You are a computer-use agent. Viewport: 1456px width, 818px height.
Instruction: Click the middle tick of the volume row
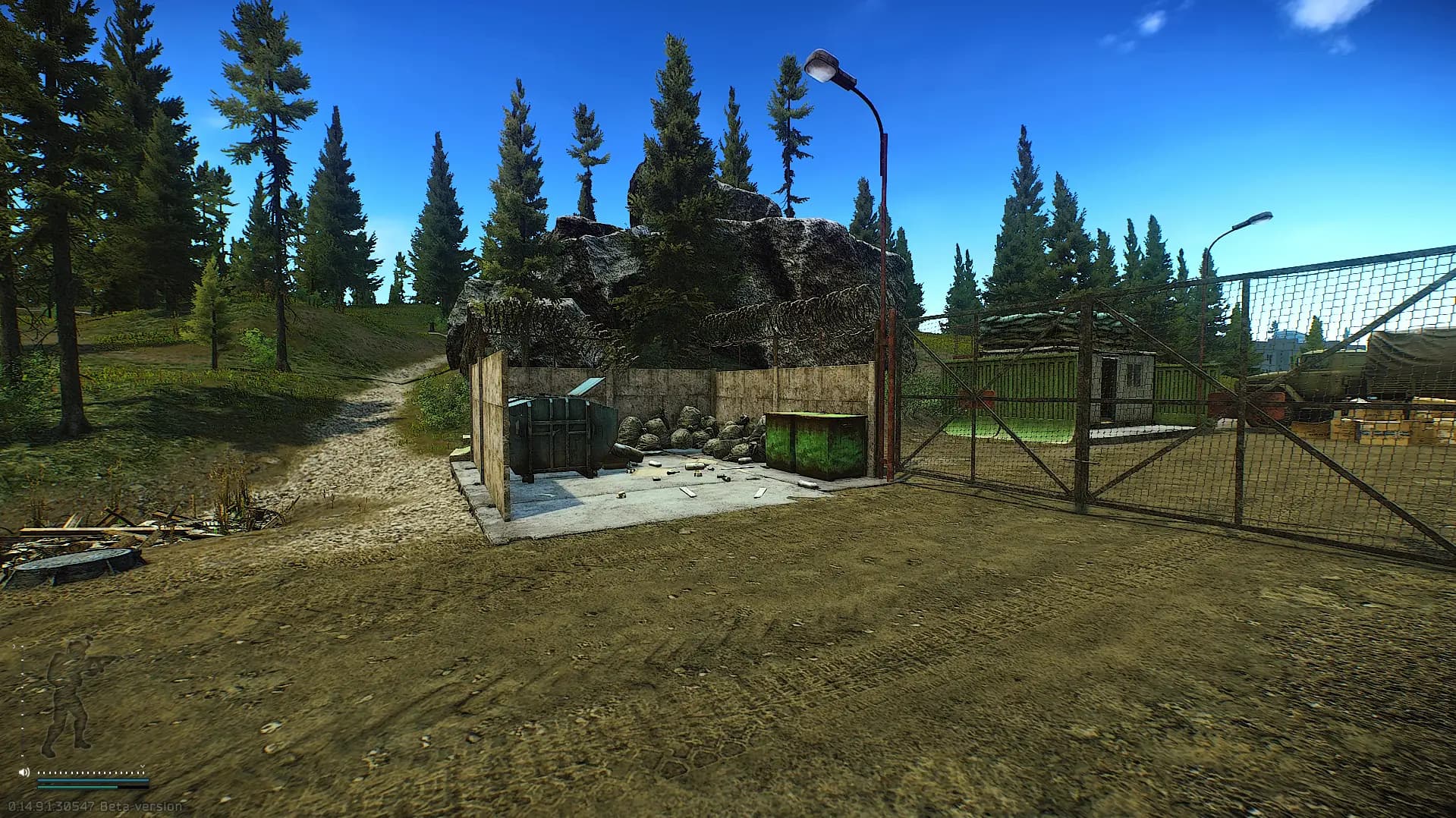point(91,772)
